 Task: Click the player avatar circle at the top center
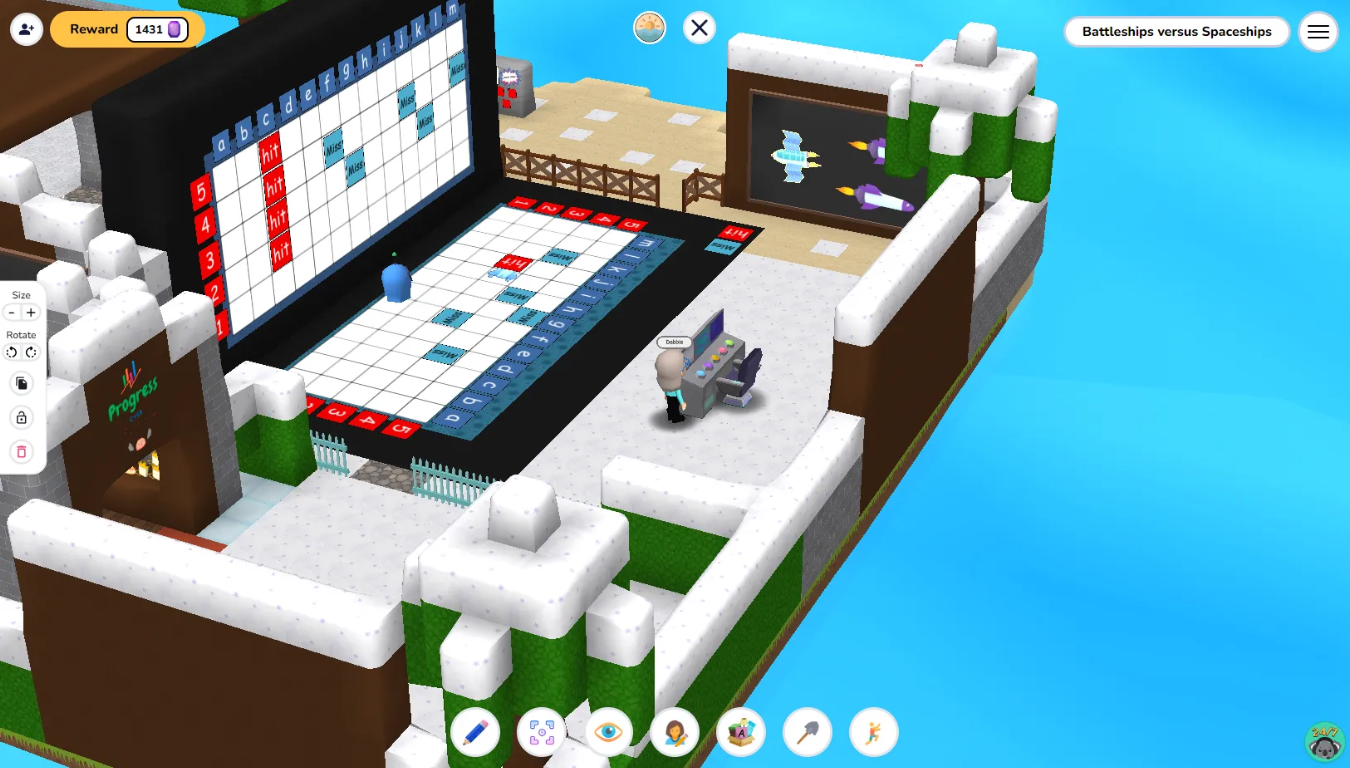point(649,27)
